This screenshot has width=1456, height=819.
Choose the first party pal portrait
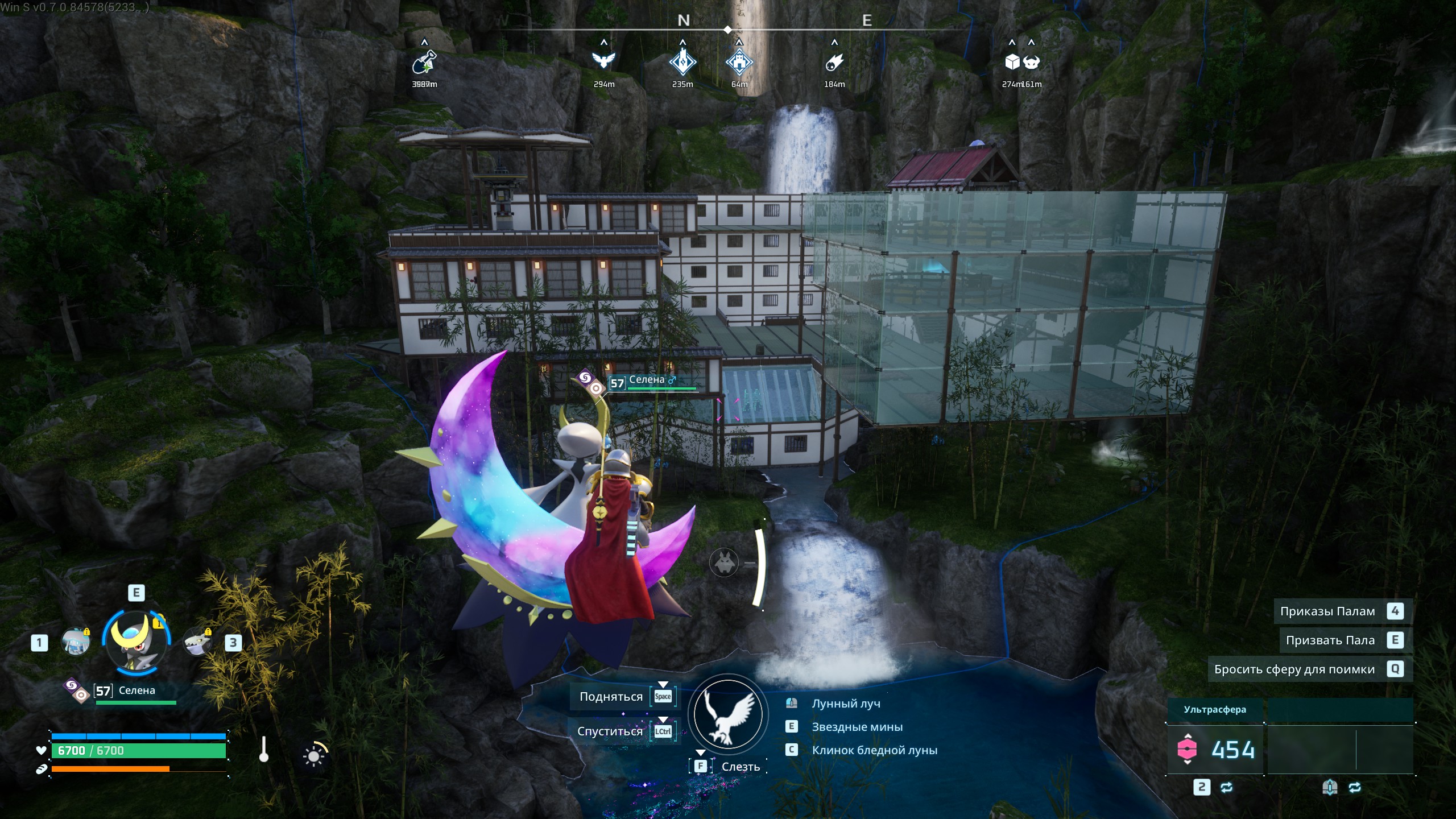point(76,642)
